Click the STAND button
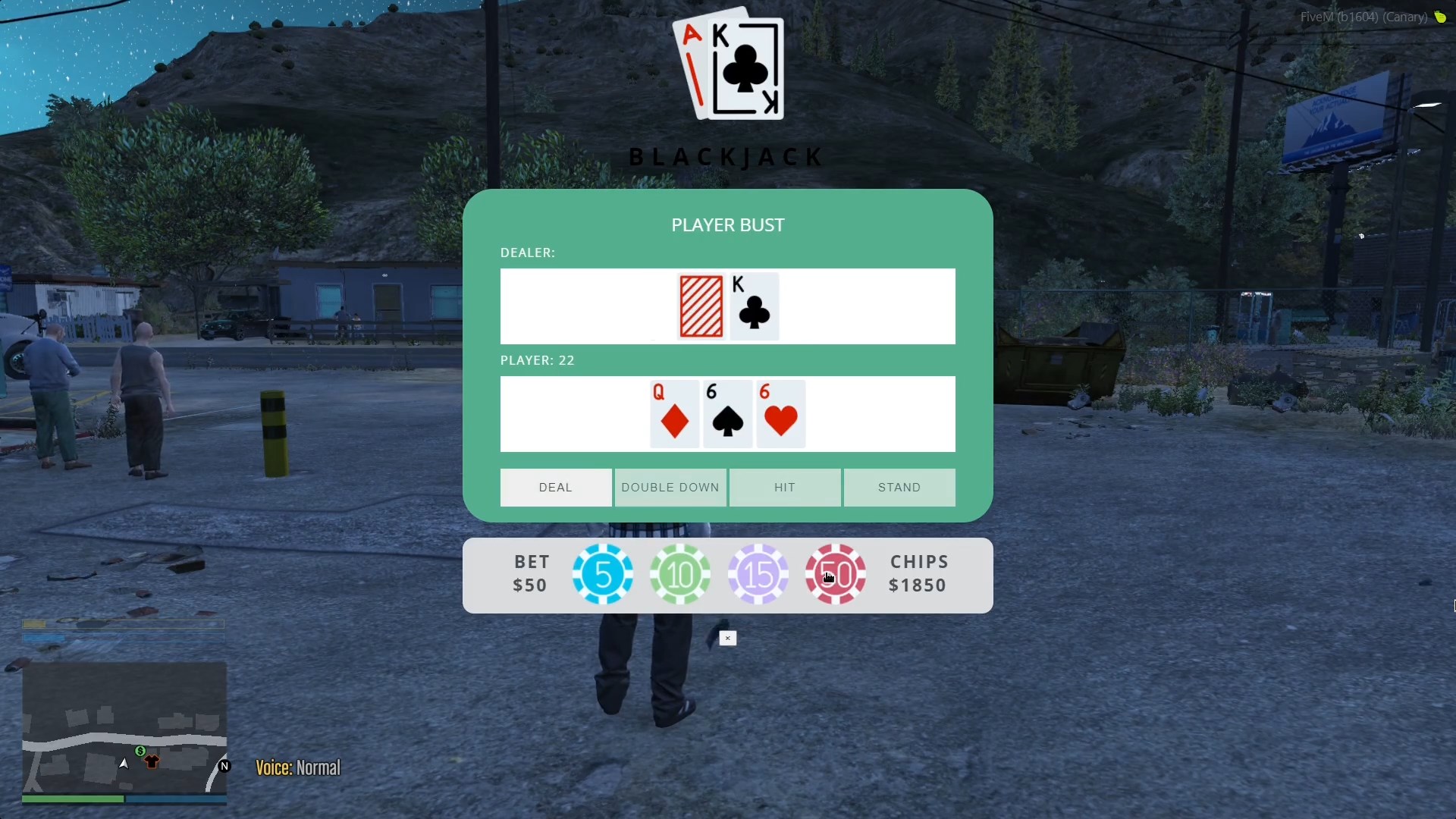Viewport: 1456px width, 819px height. tap(899, 488)
